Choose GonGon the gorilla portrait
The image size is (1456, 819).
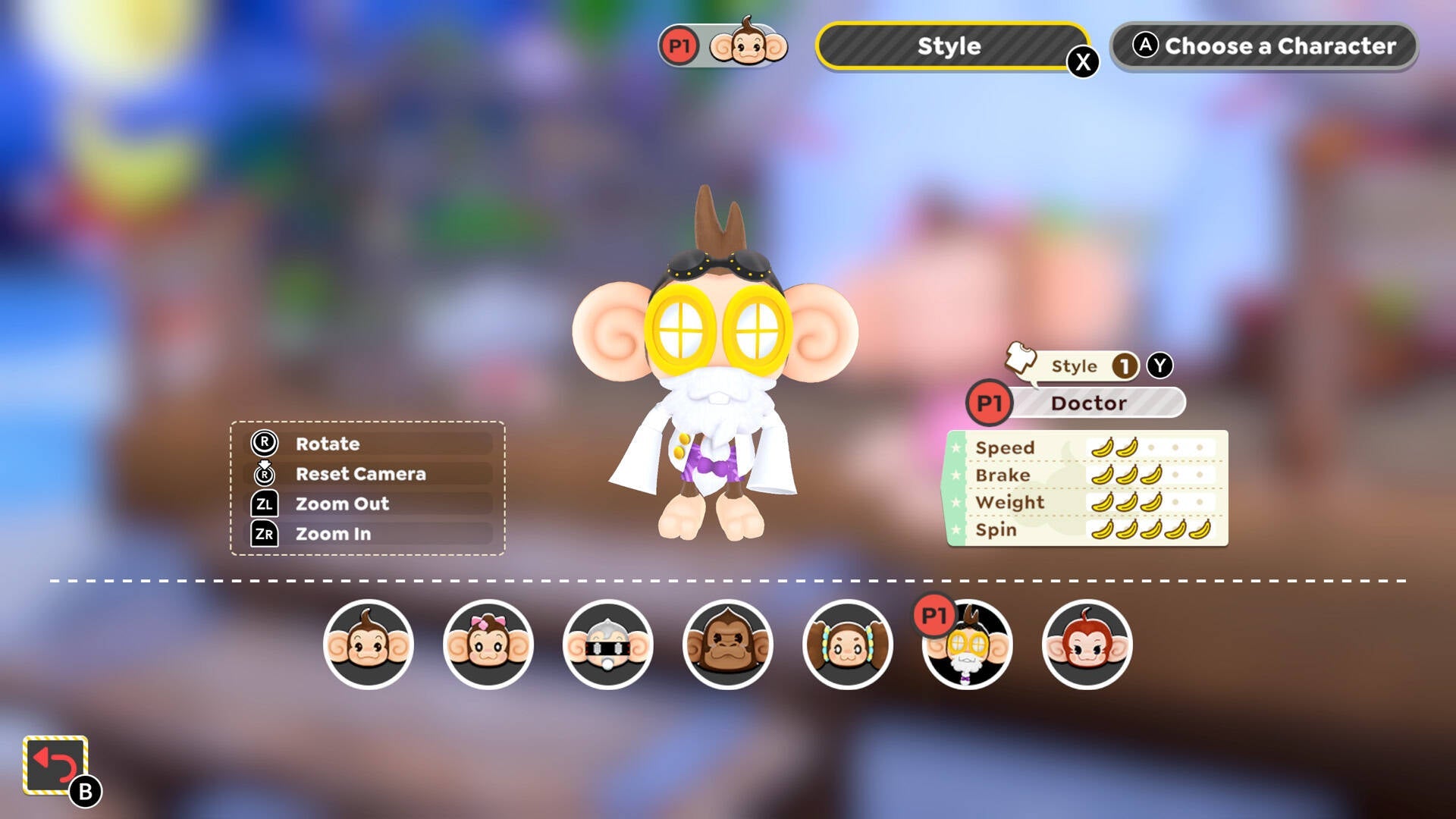point(728,645)
